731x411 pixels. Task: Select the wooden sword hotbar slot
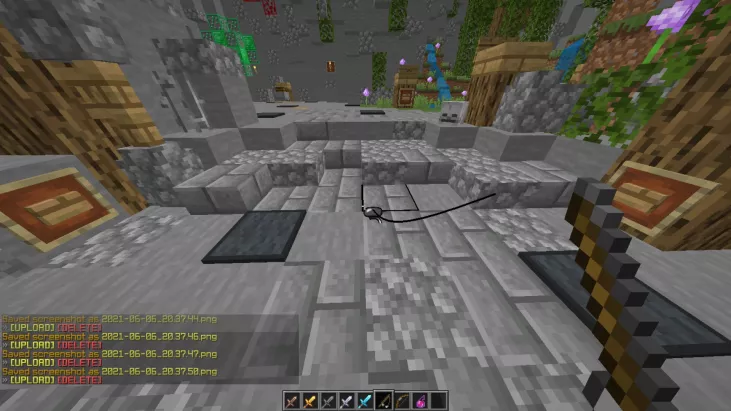pos(293,400)
